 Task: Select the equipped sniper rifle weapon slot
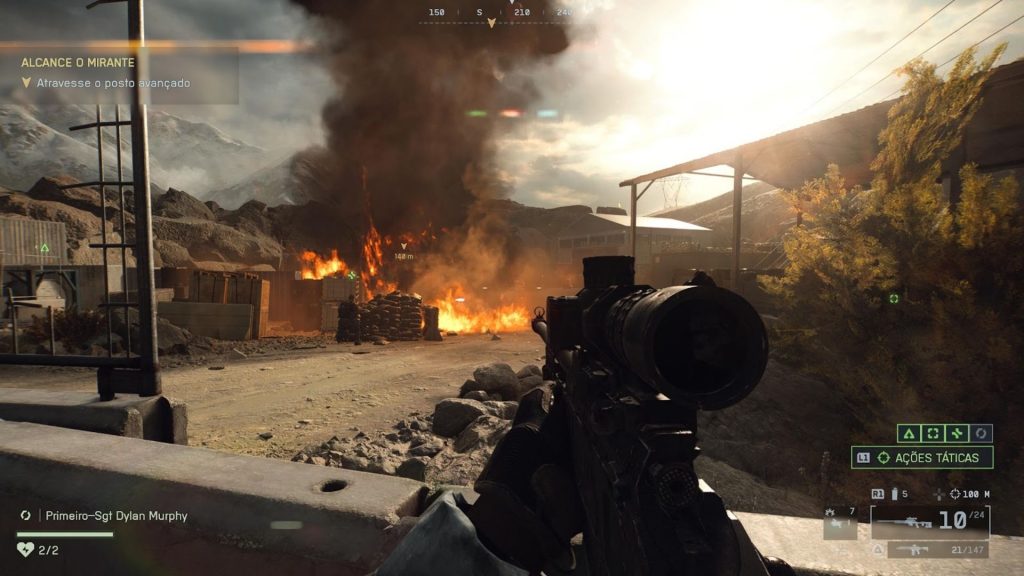(x=932, y=521)
